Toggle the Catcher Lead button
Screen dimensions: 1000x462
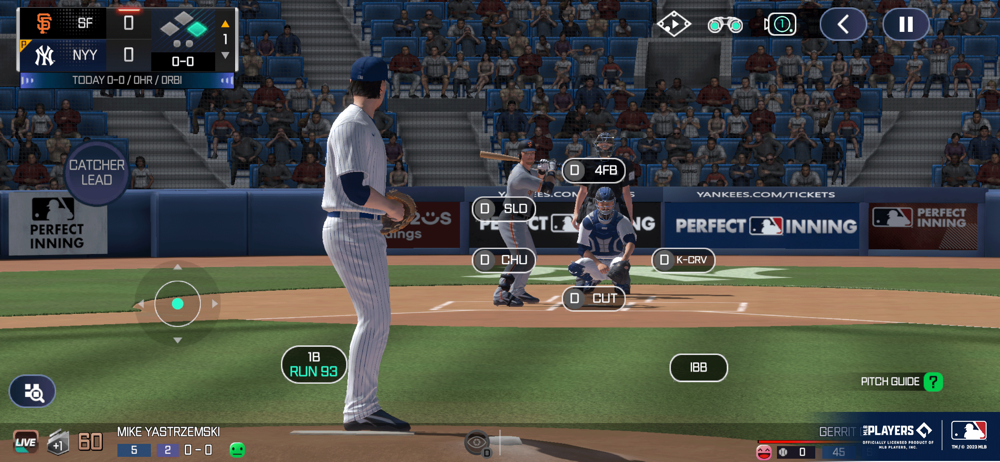(97, 172)
